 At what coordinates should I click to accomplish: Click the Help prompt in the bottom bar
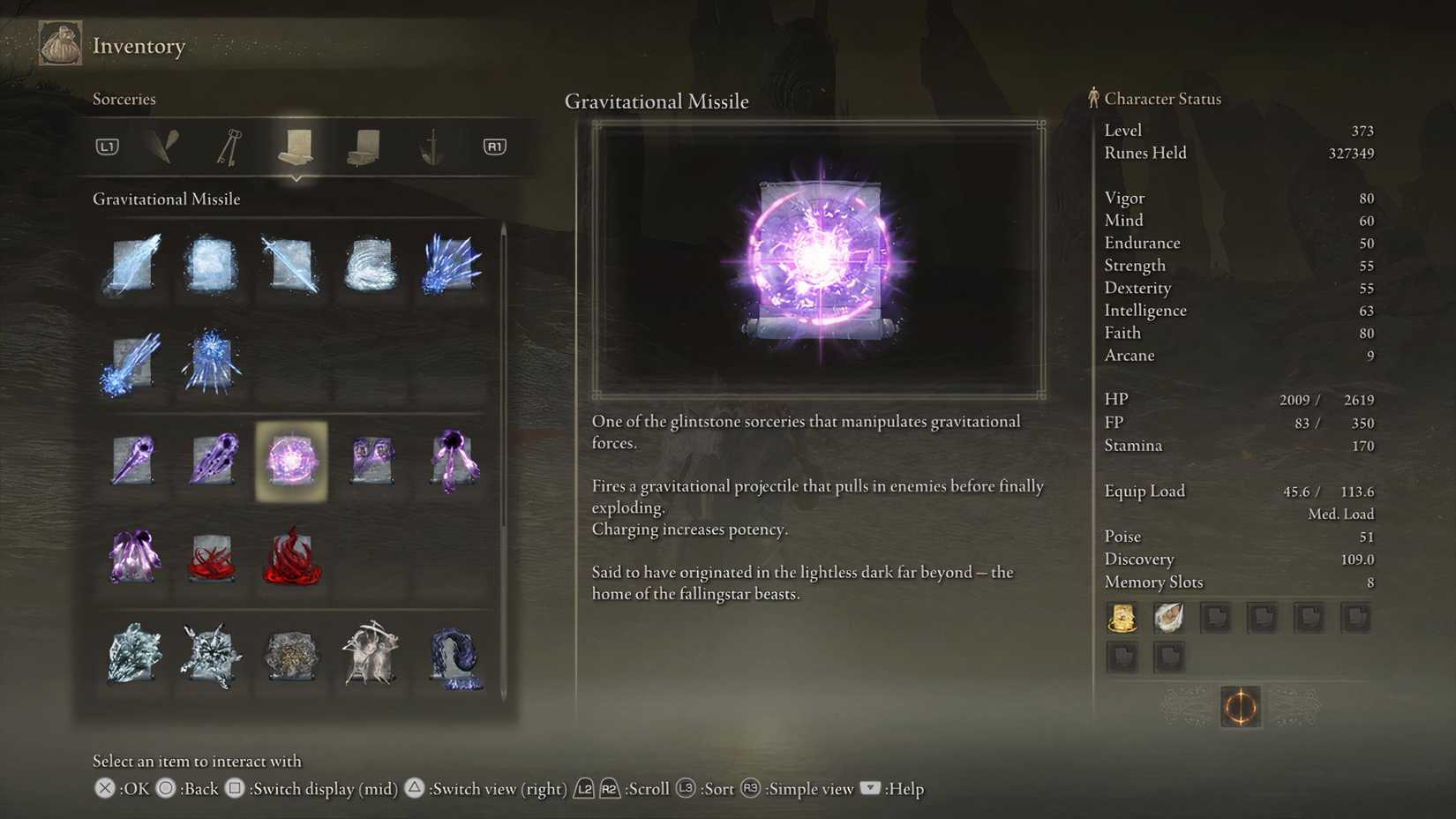pyautogui.click(x=870, y=789)
